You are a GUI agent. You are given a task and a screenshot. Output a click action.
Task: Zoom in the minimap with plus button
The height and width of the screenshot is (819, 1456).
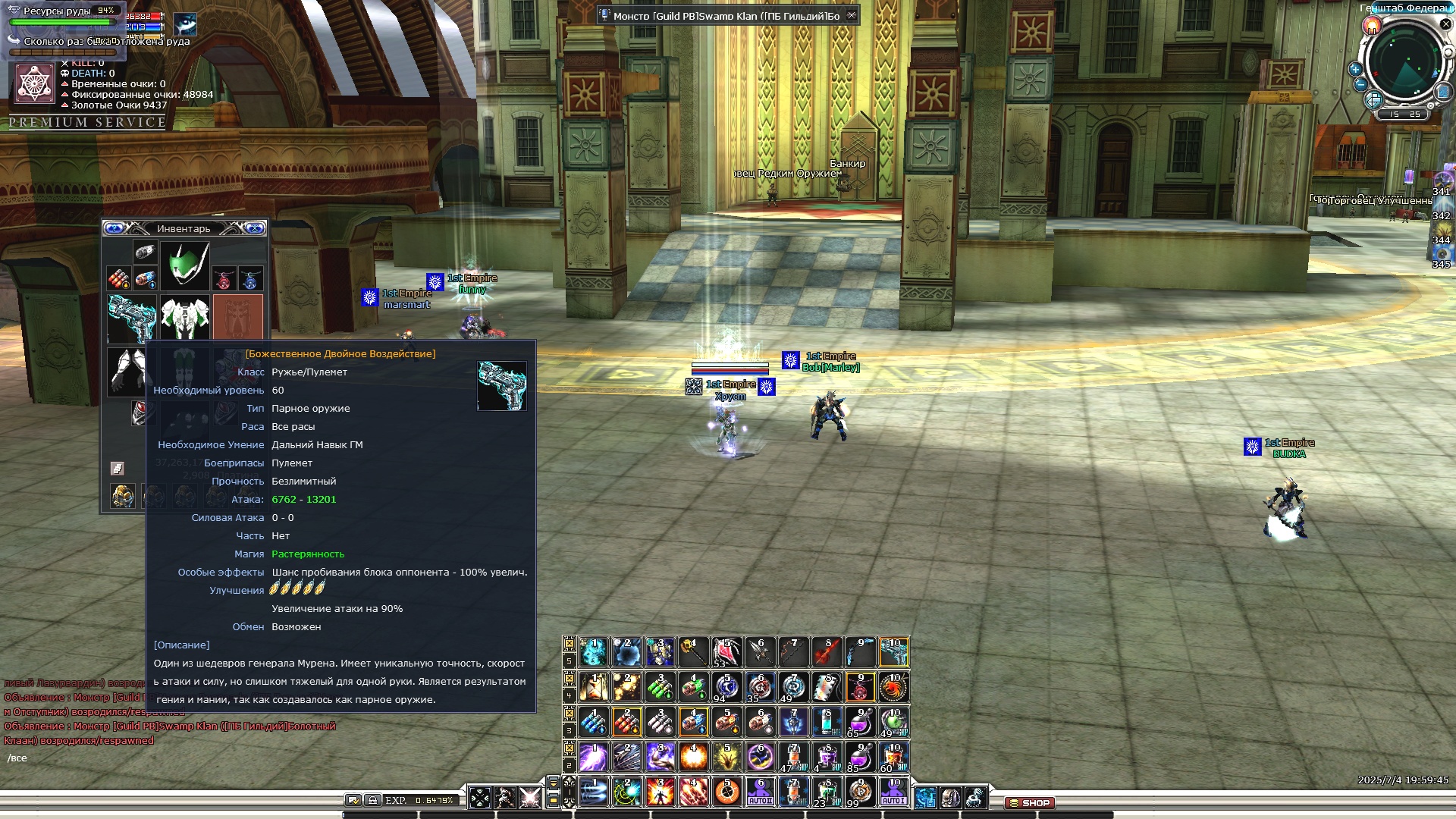[1355, 69]
